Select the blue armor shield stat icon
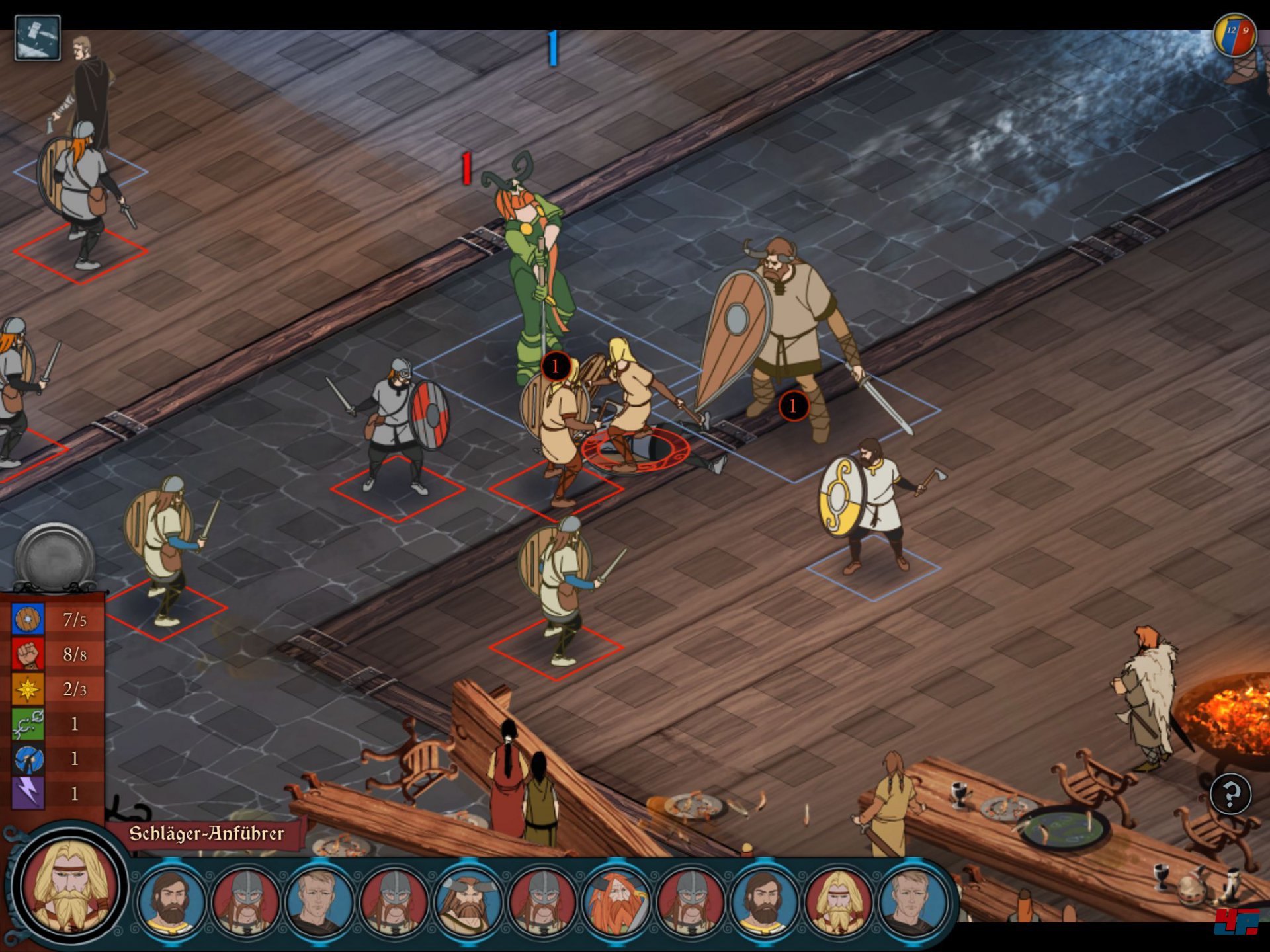 28,619
